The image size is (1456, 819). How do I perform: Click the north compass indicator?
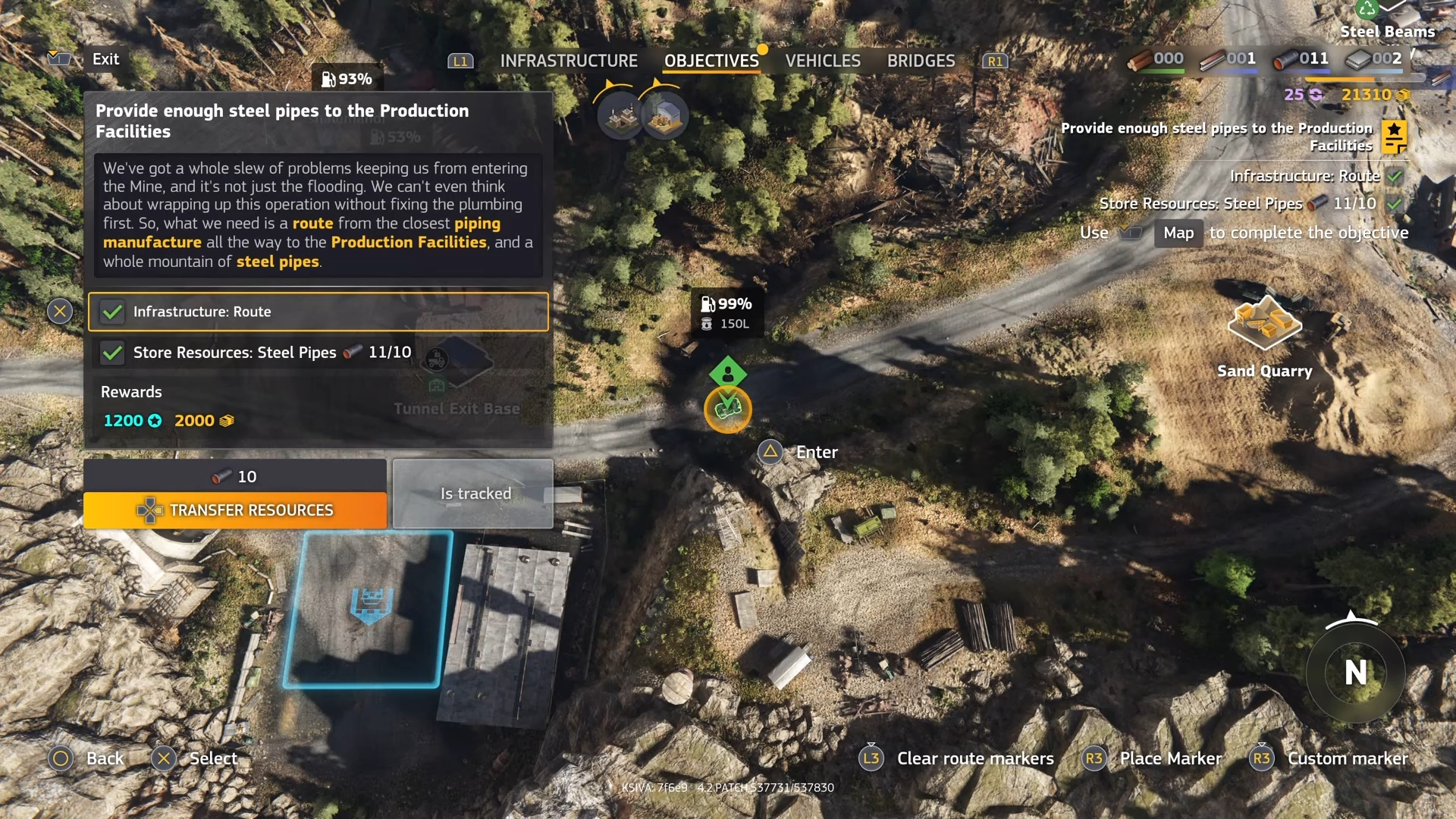click(1355, 673)
